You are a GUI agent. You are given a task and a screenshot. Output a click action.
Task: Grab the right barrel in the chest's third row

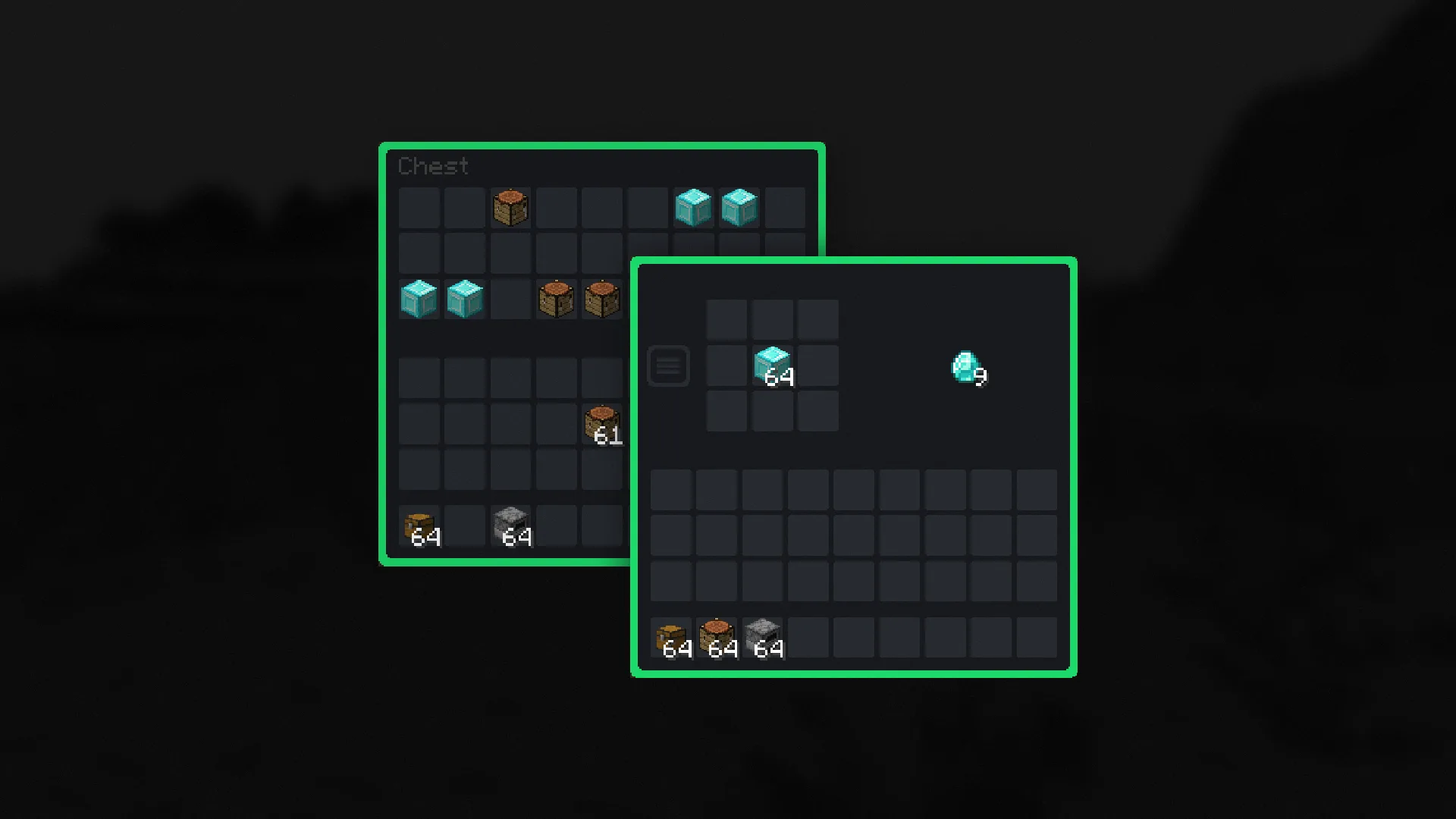pos(603,300)
